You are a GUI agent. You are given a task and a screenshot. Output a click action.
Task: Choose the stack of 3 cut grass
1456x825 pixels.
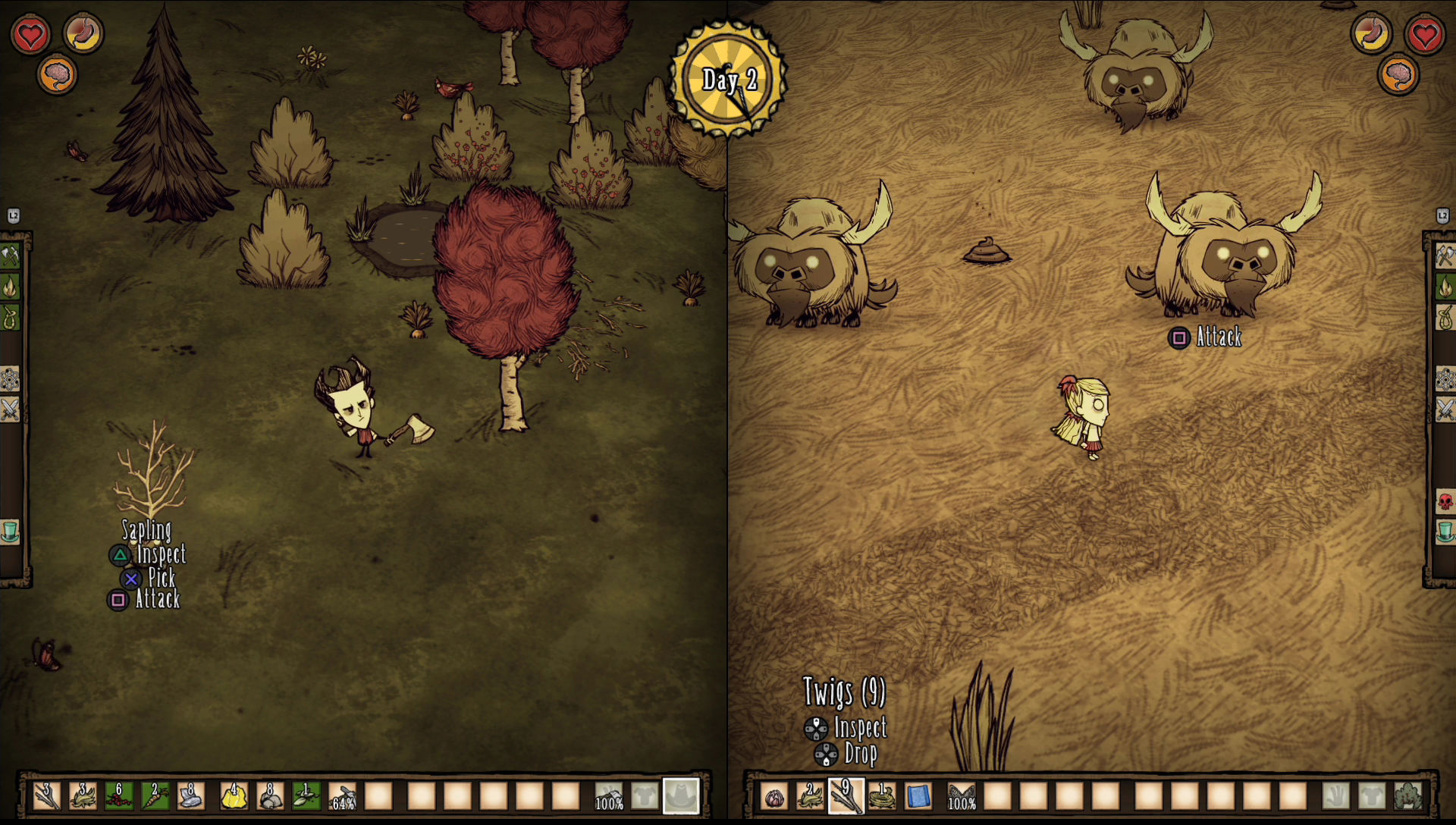click(83, 796)
